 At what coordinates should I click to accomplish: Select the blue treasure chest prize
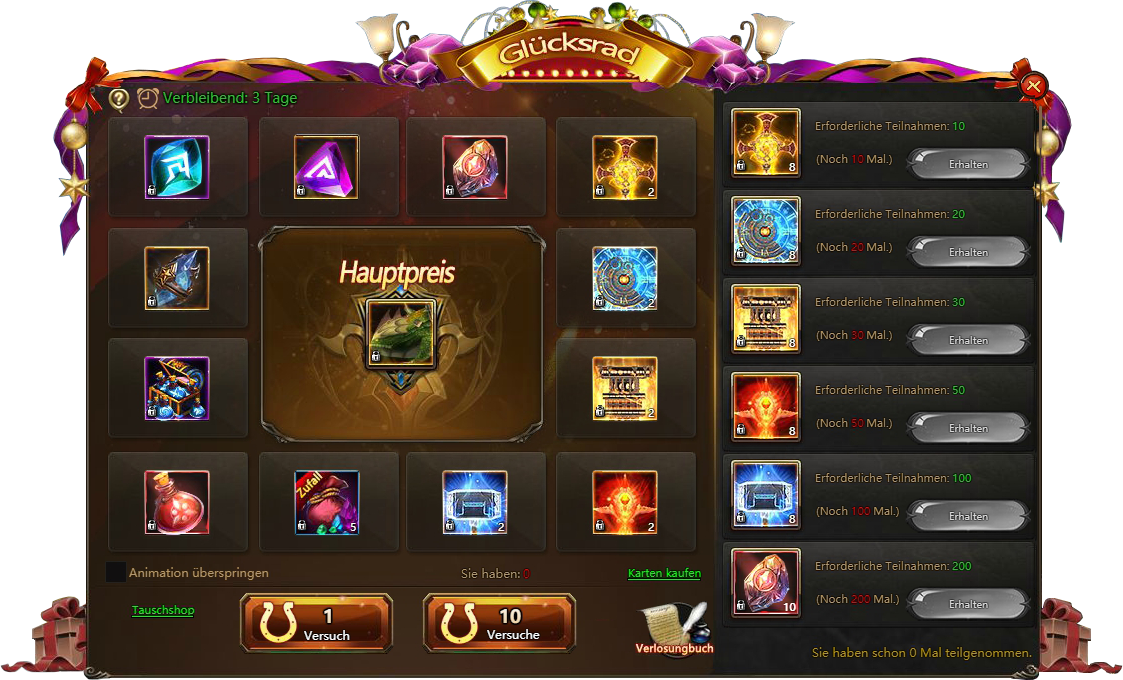point(177,388)
